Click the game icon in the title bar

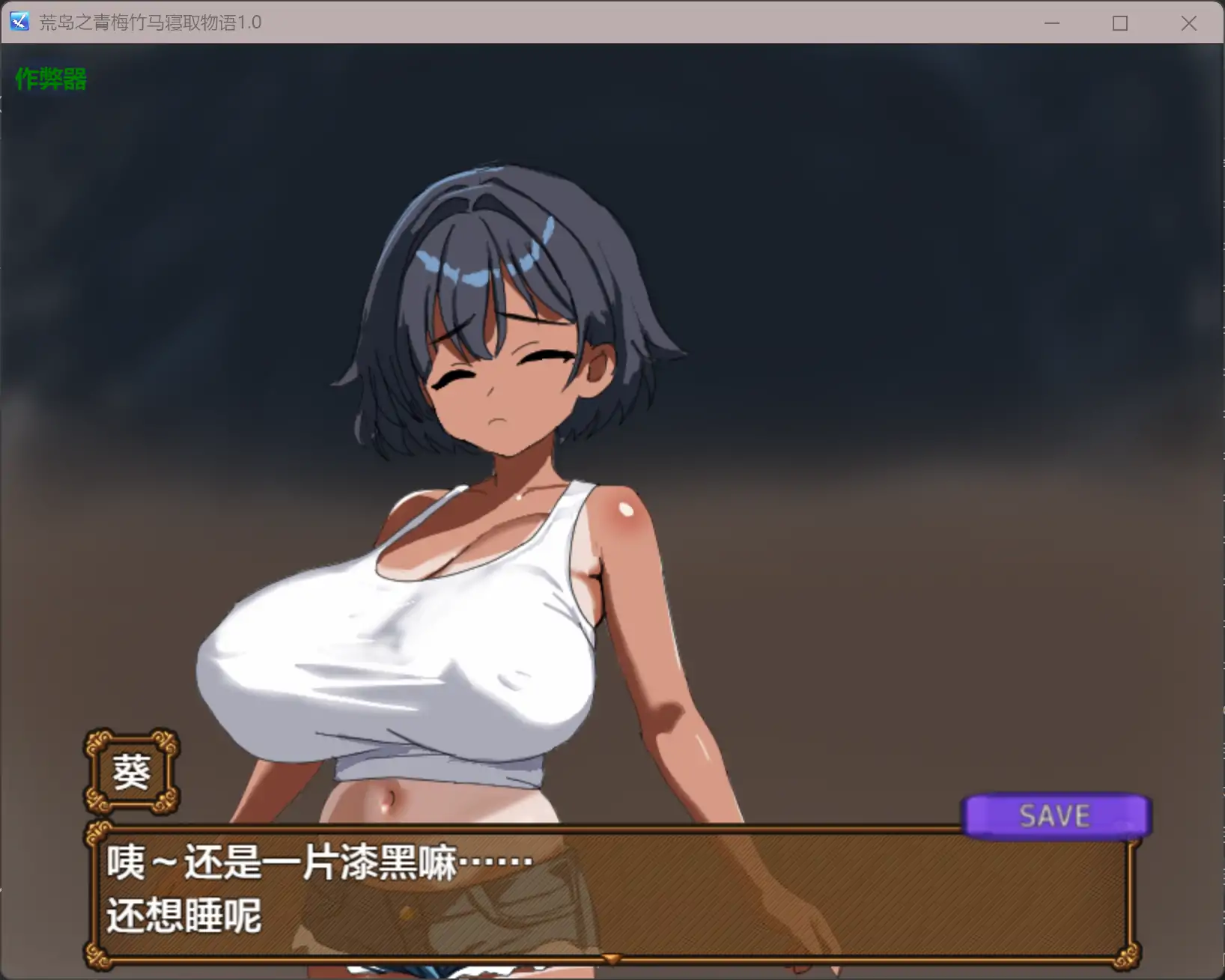[x=19, y=22]
